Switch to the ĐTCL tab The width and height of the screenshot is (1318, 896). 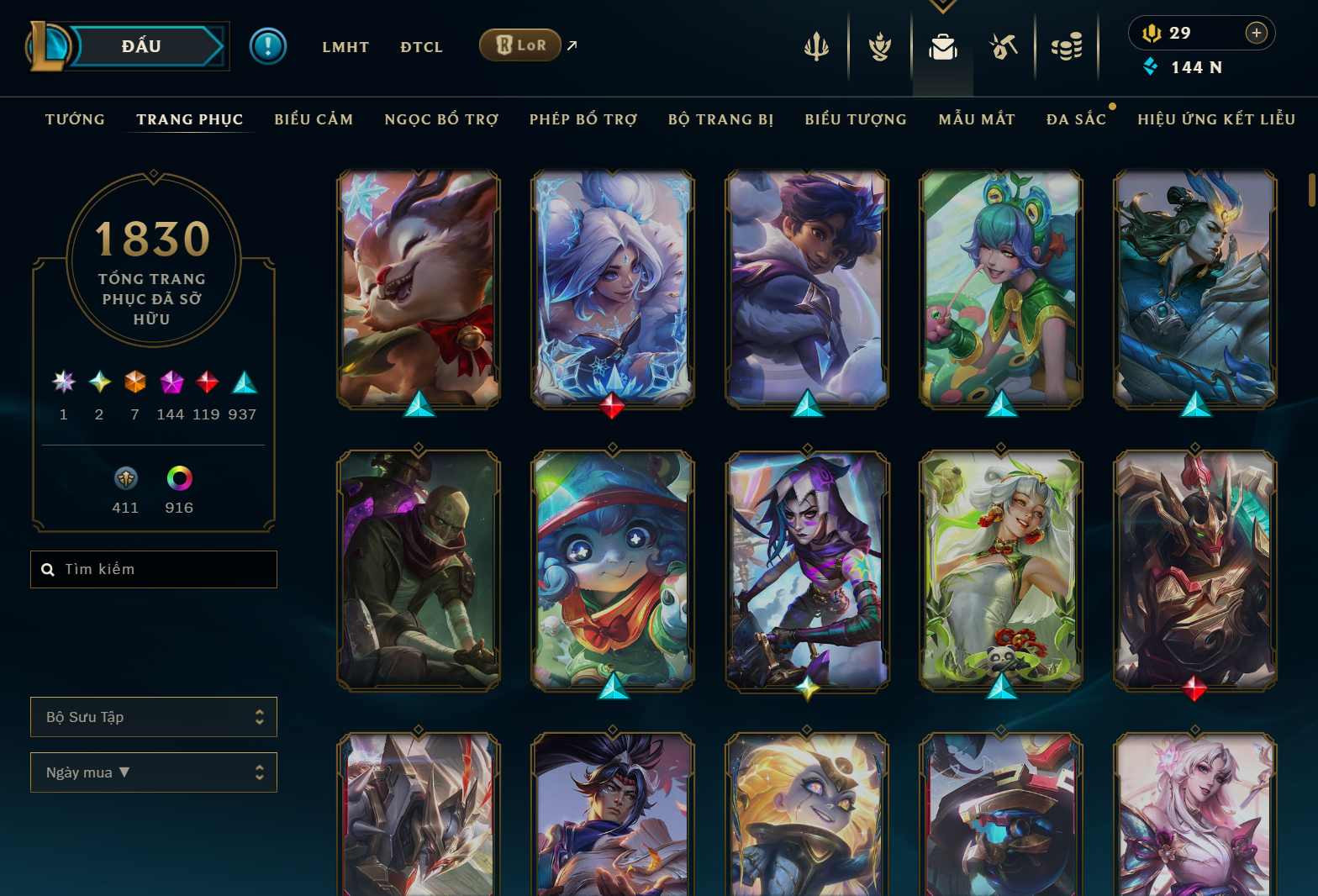point(421,47)
